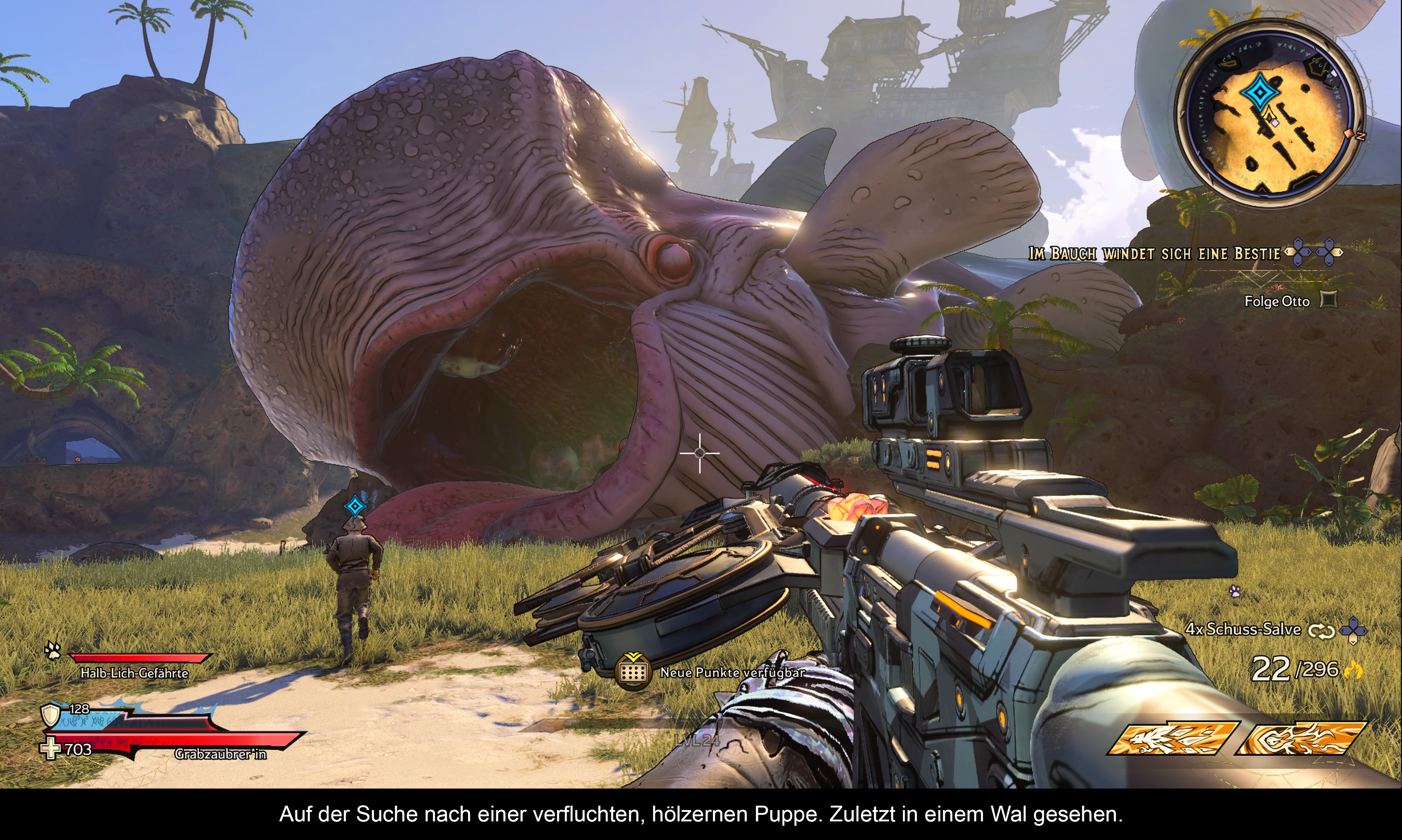Screen dimensions: 1402x840
Task: Select the paw icon for Halb-Lich-Gefährte
Action: [x=53, y=651]
